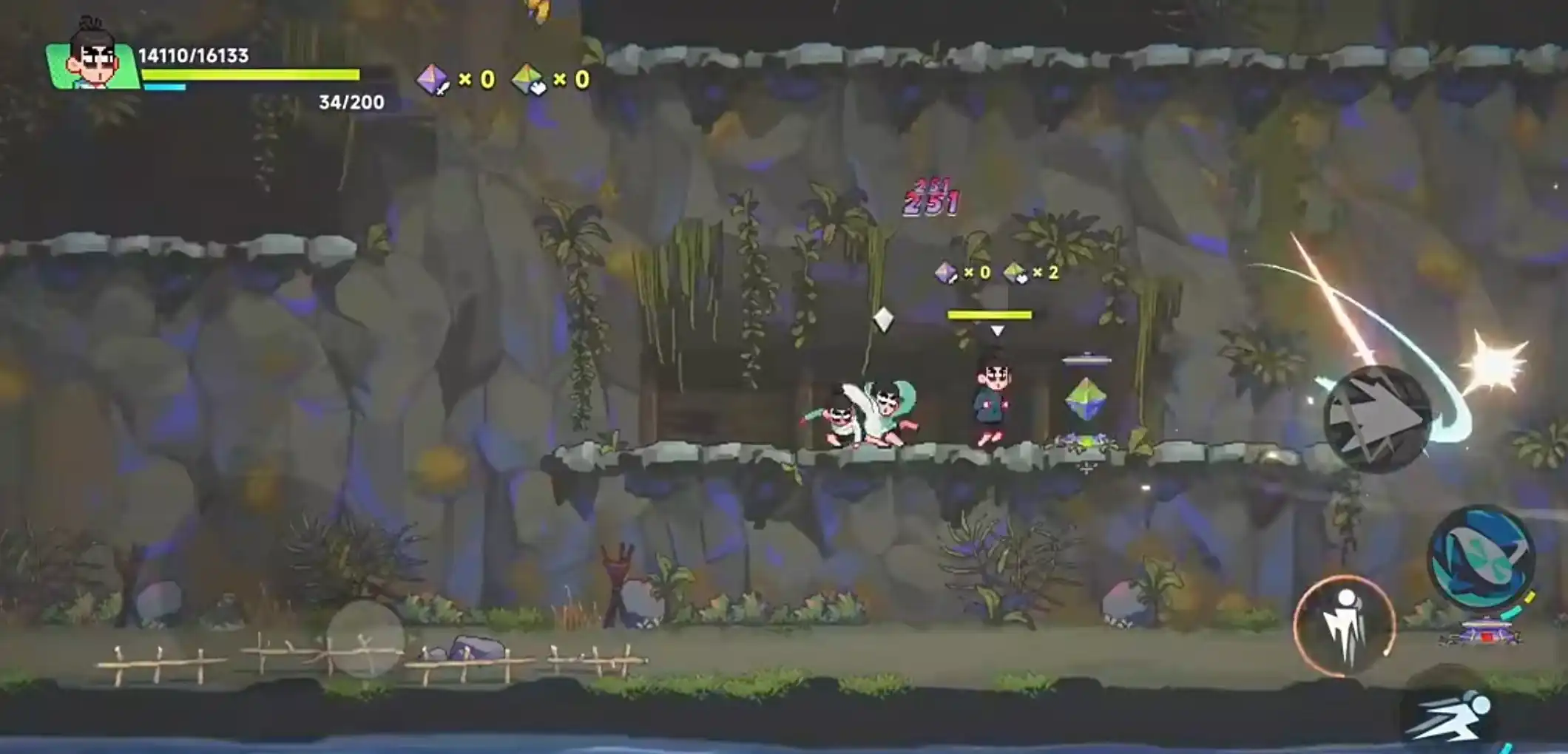Screen dimensions: 1568x754
Task: Activate the blue swirl skill
Action: [x=1481, y=557]
